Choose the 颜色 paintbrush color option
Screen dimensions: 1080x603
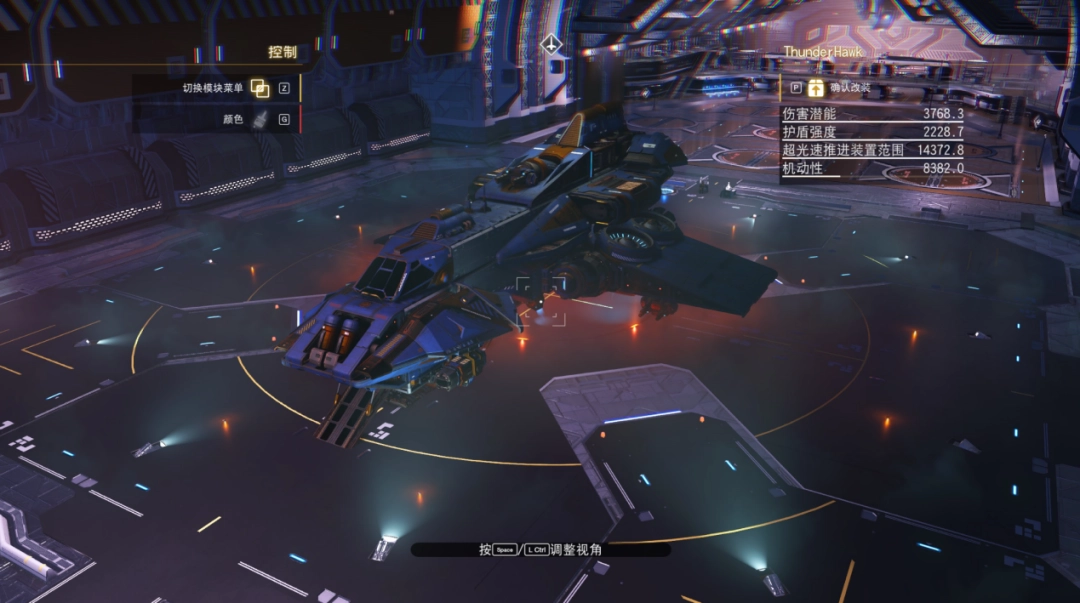259,120
